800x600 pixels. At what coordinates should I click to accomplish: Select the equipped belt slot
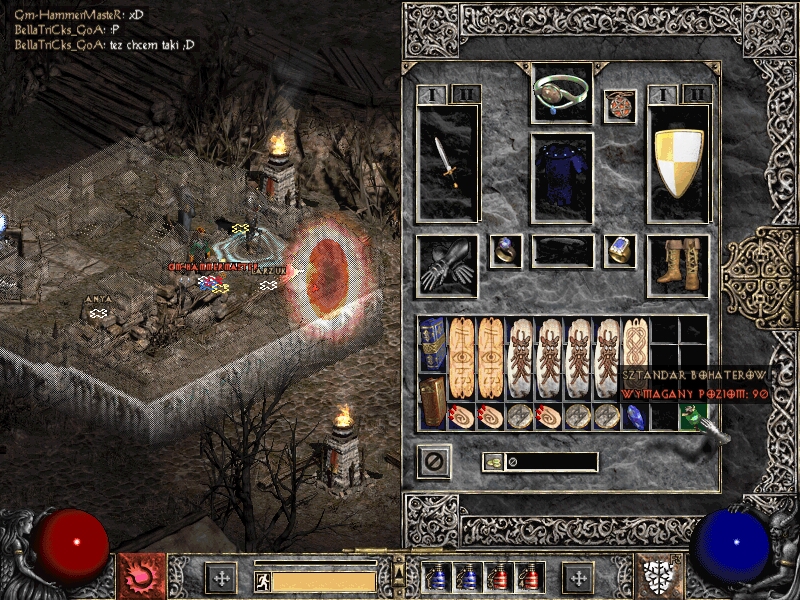(563, 250)
